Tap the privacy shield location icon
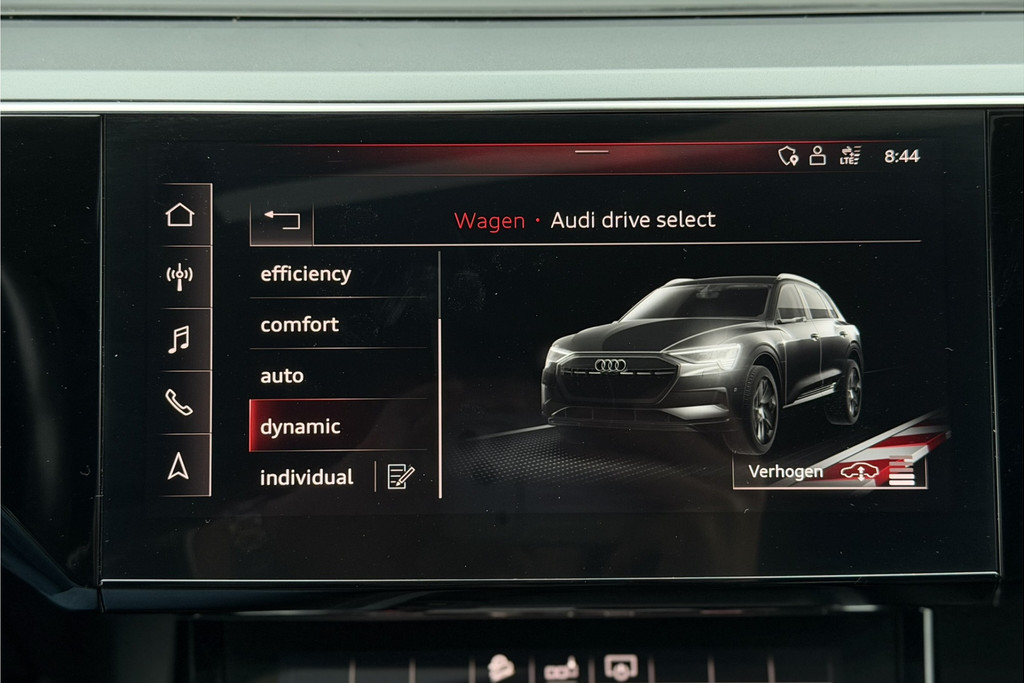Screen dimensions: 1024x683 coord(788,156)
